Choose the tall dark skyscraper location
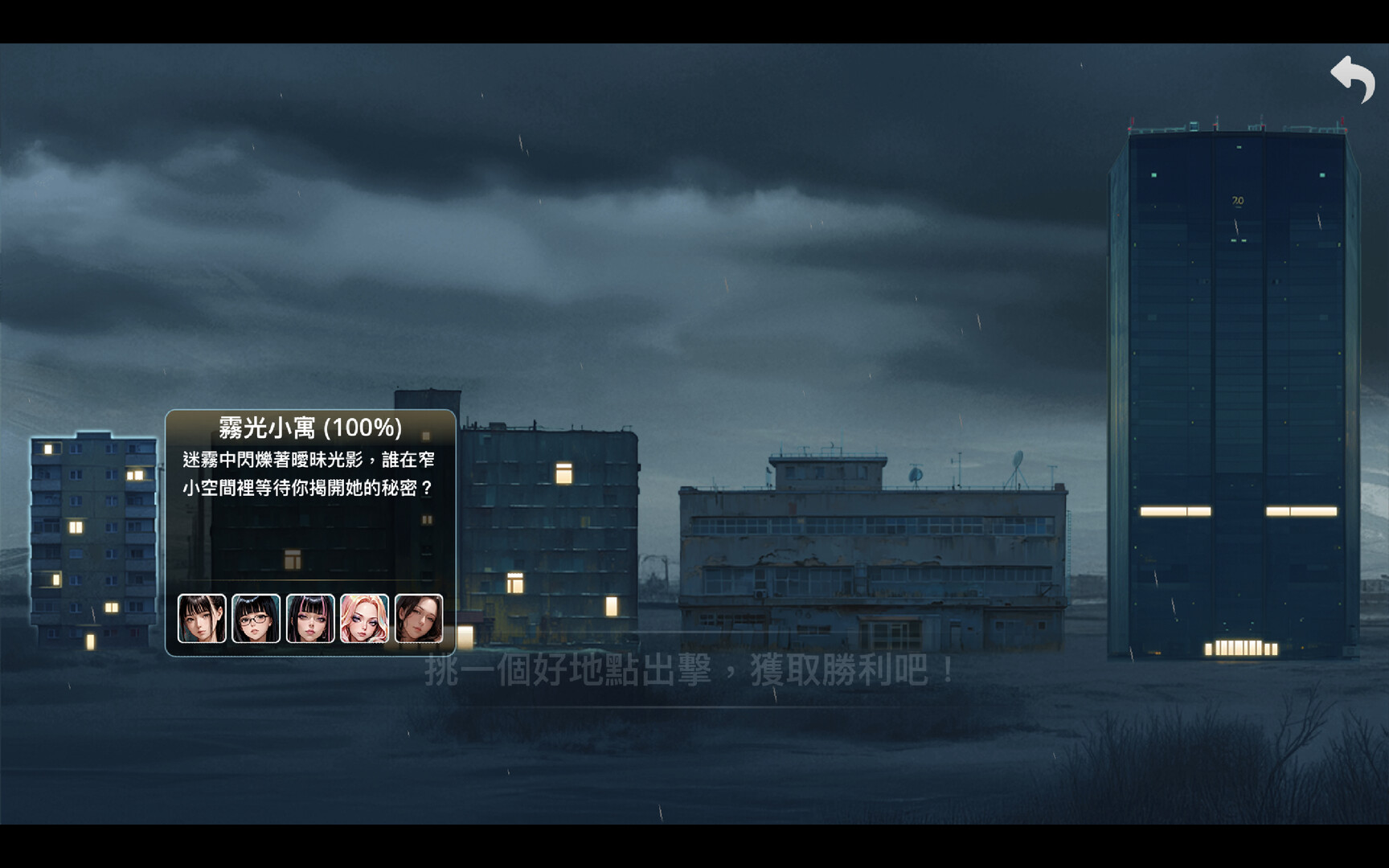 click(1234, 394)
